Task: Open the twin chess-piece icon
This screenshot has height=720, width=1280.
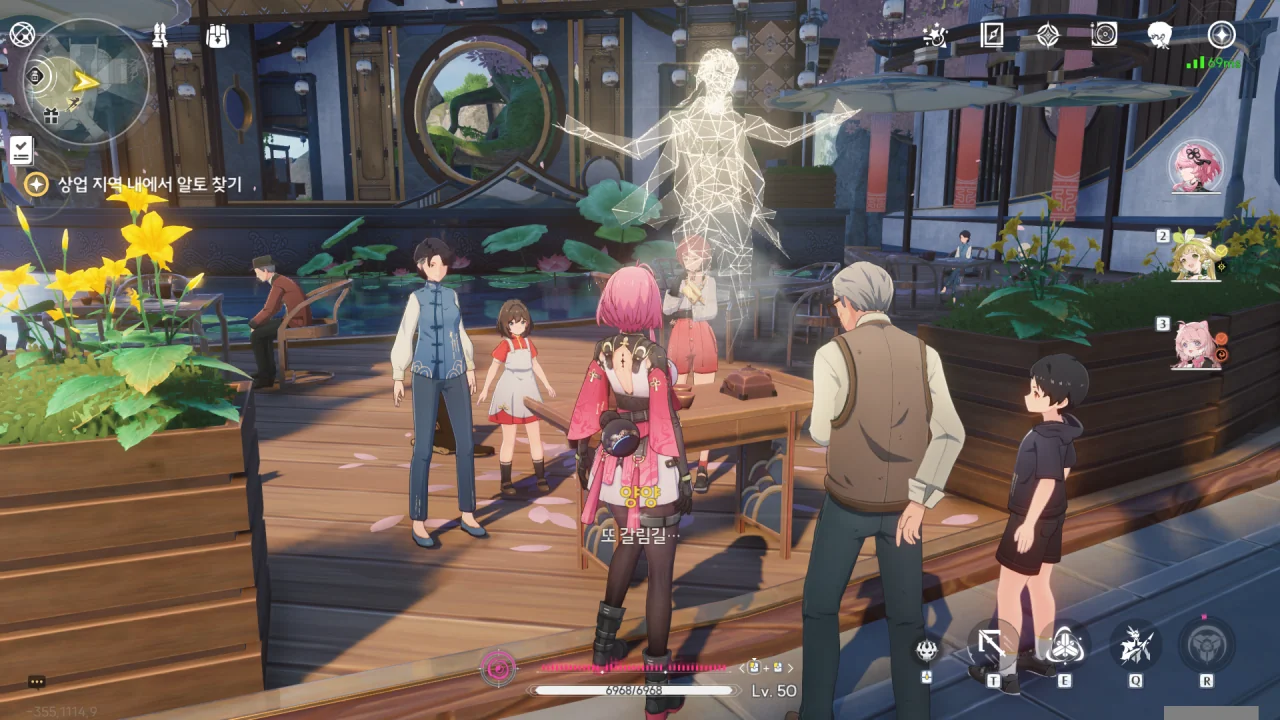Action: 159,36
